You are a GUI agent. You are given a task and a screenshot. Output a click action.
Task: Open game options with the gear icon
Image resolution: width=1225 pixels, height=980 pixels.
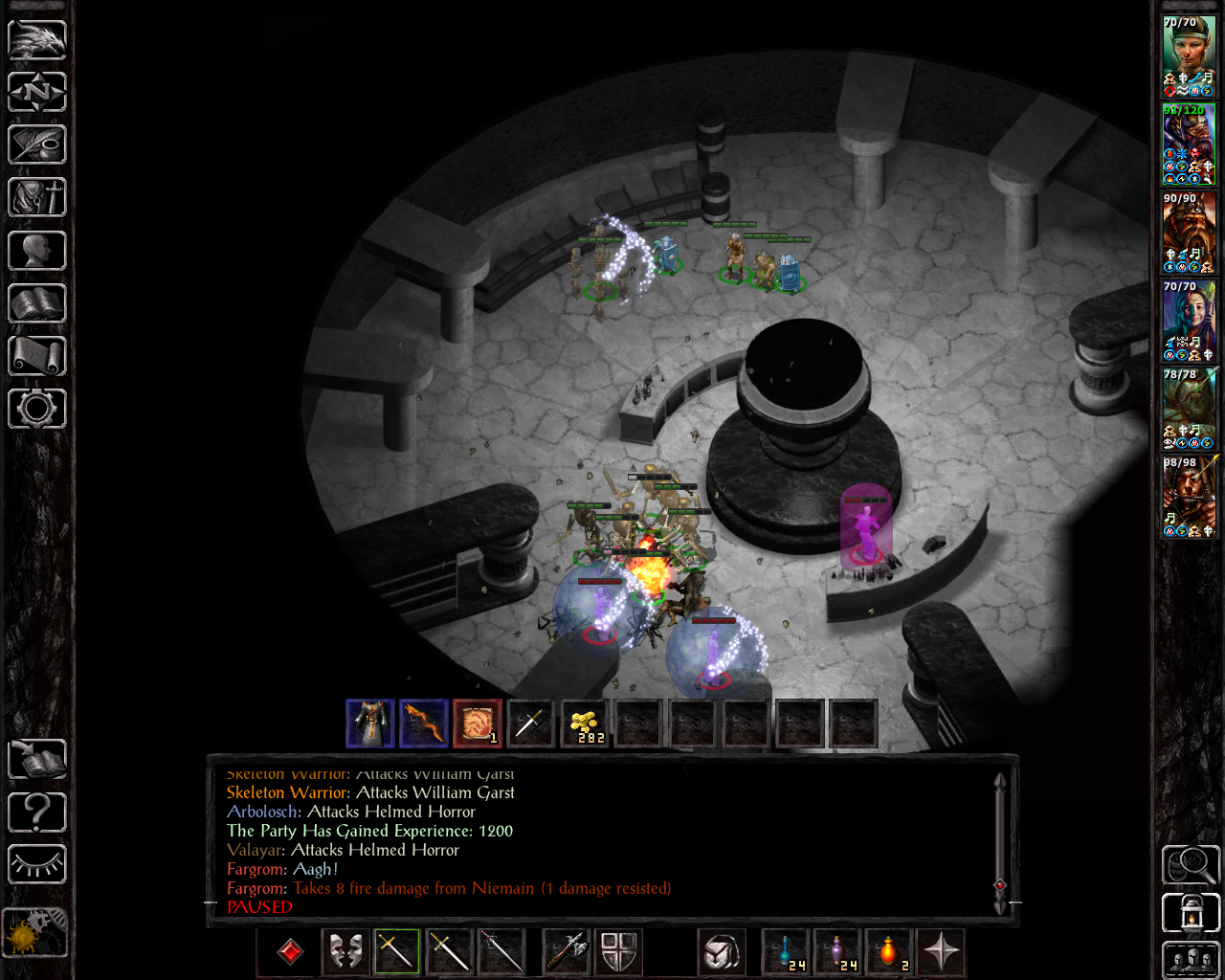pos(37,409)
